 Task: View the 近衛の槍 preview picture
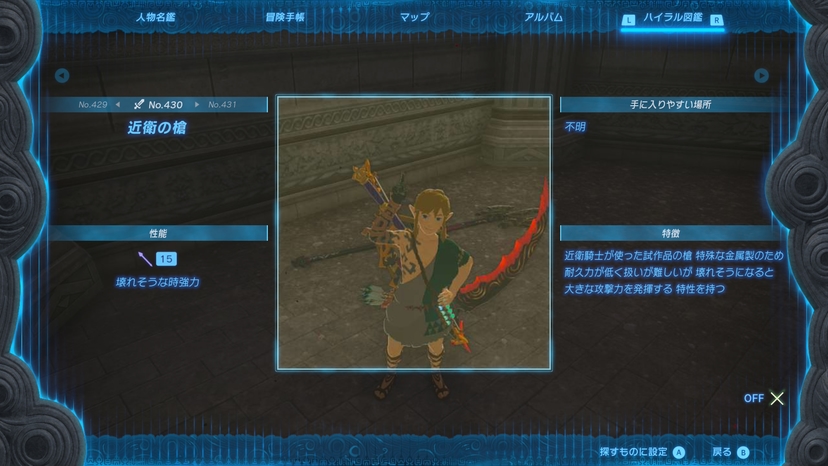click(x=414, y=233)
